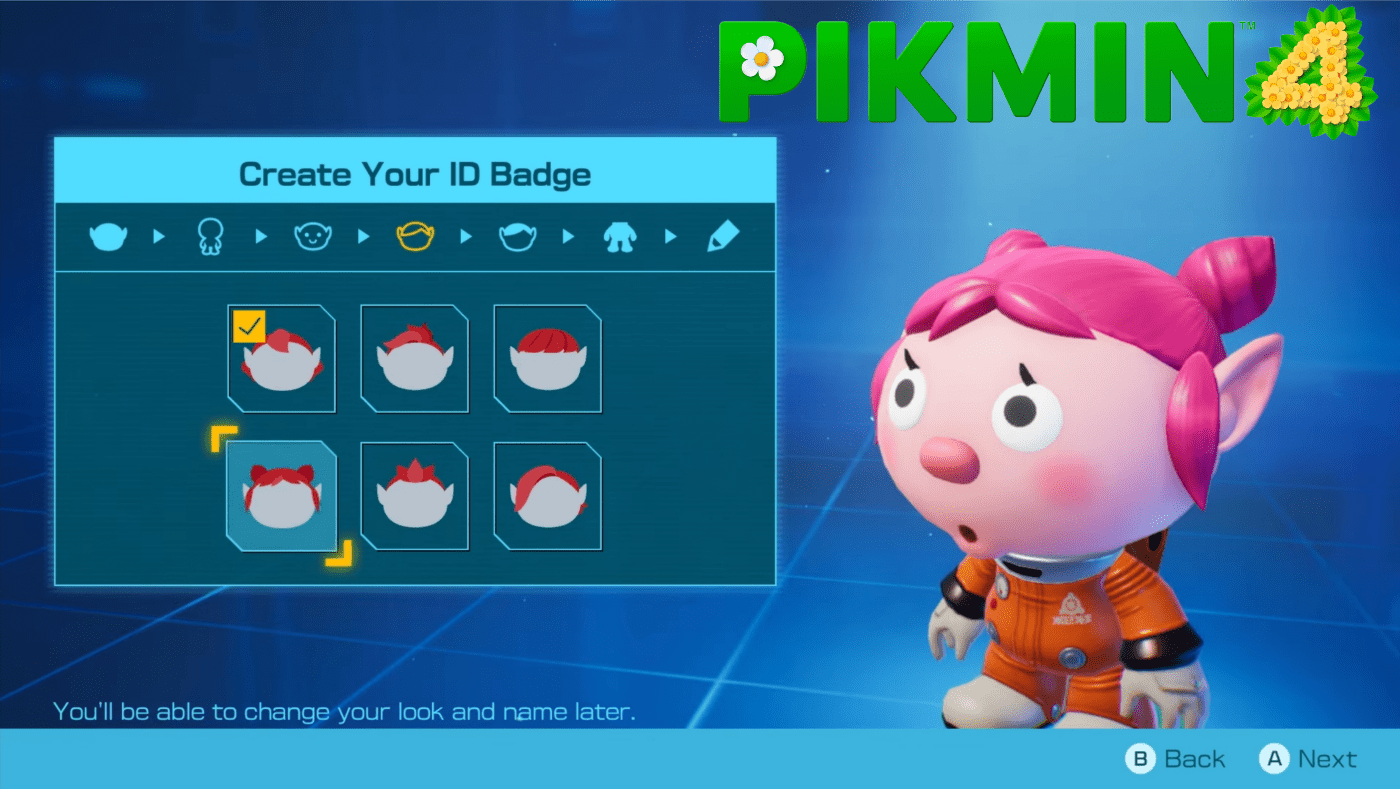1400x789 pixels.
Task: Select the clothing outfit step icon
Action: coord(619,235)
